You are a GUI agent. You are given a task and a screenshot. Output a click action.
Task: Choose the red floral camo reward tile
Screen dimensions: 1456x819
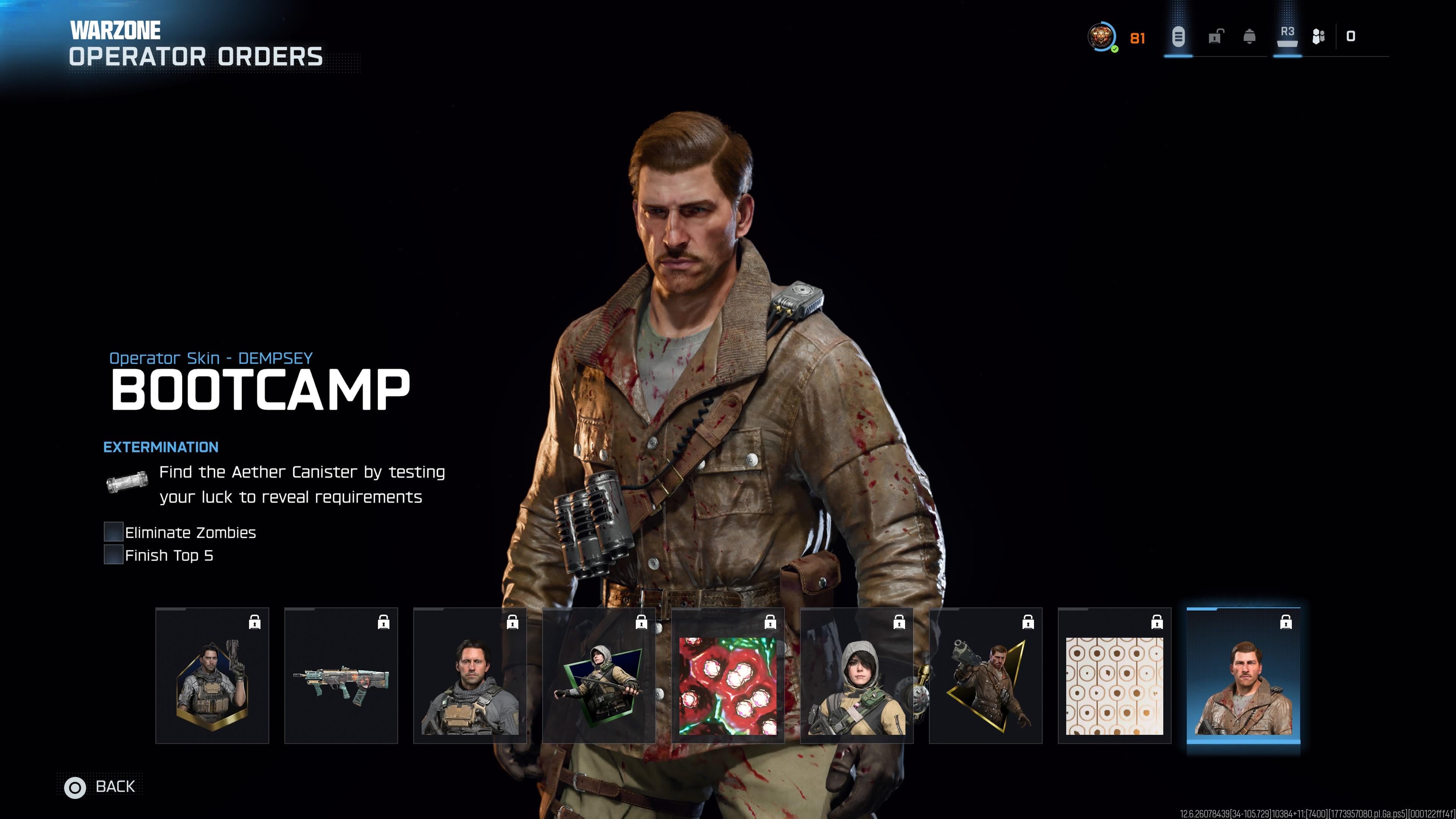(728, 675)
